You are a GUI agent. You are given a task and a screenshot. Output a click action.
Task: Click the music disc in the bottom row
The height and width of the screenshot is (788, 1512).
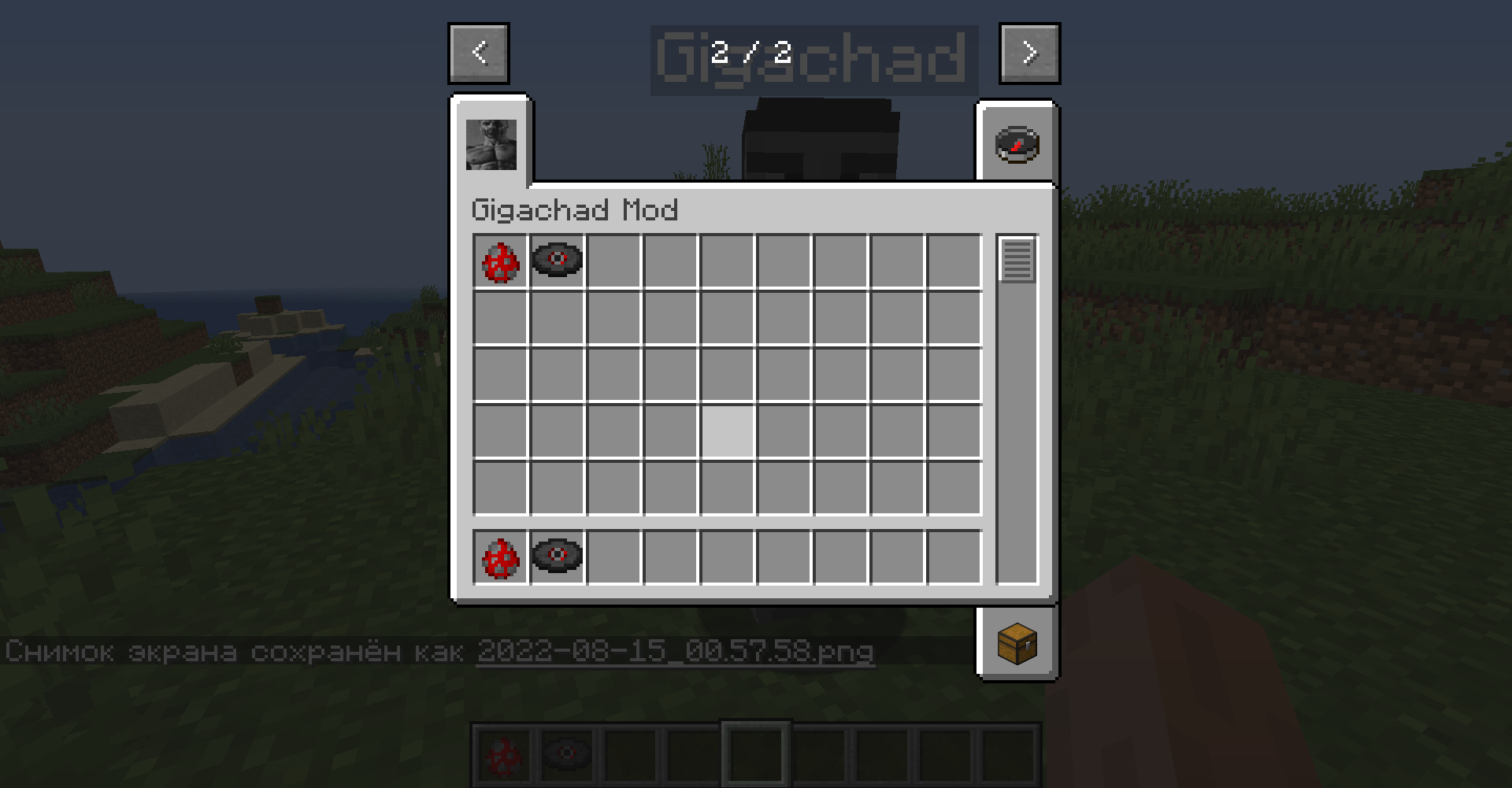[x=557, y=557]
